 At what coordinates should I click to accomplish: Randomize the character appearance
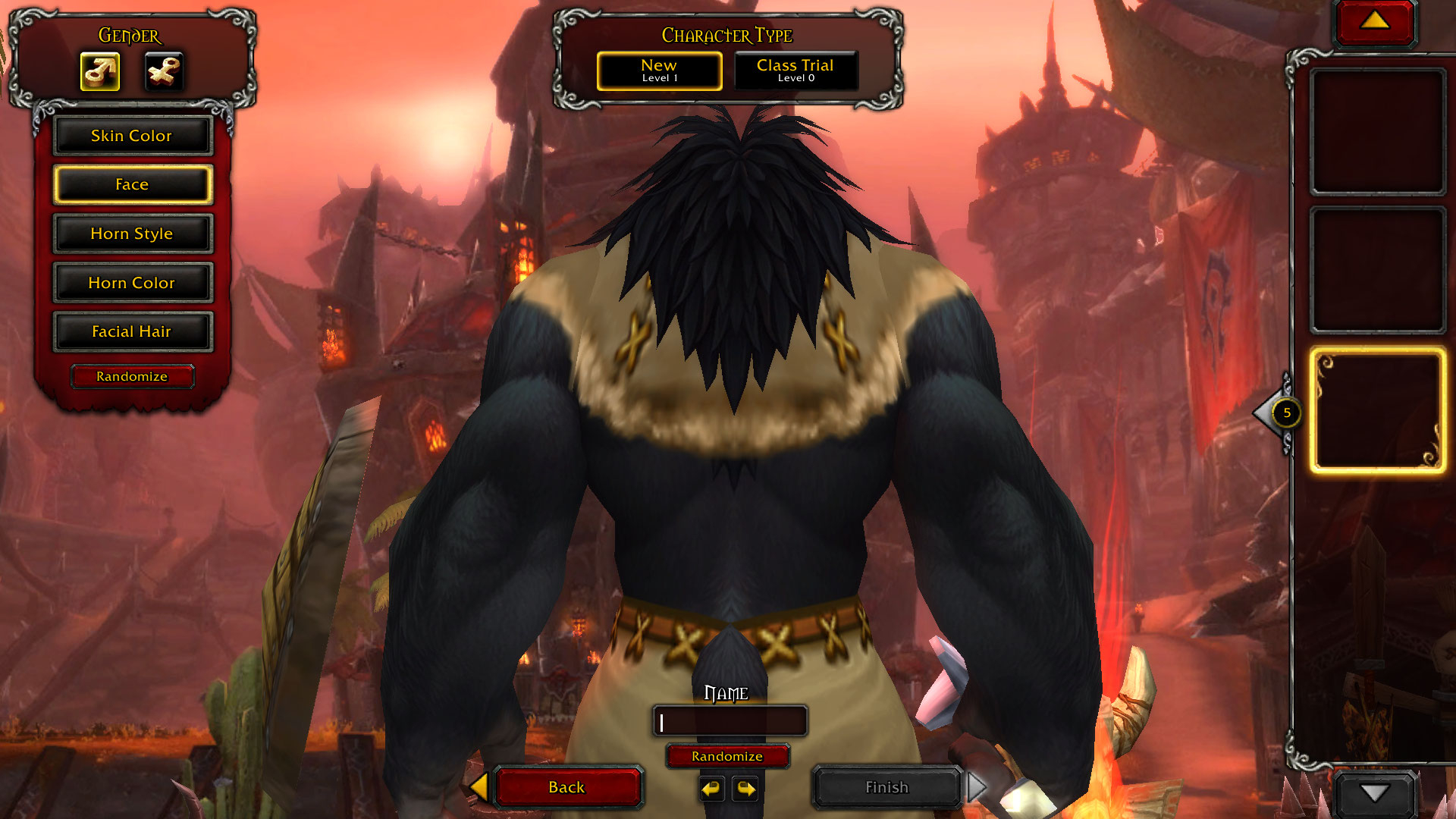[132, 376]
